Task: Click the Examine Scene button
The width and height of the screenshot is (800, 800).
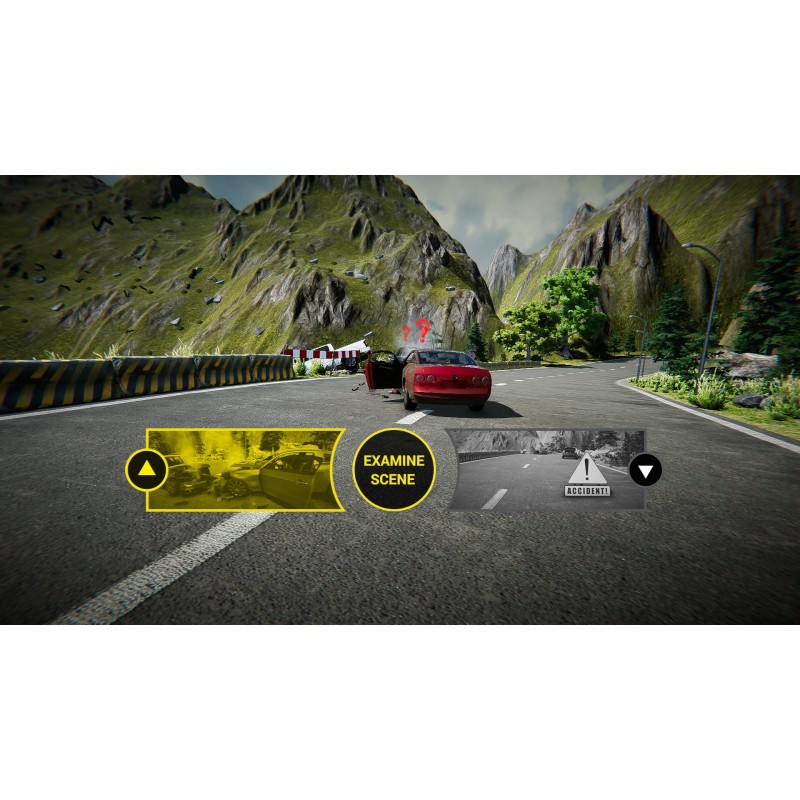Action: pos(394,470)
